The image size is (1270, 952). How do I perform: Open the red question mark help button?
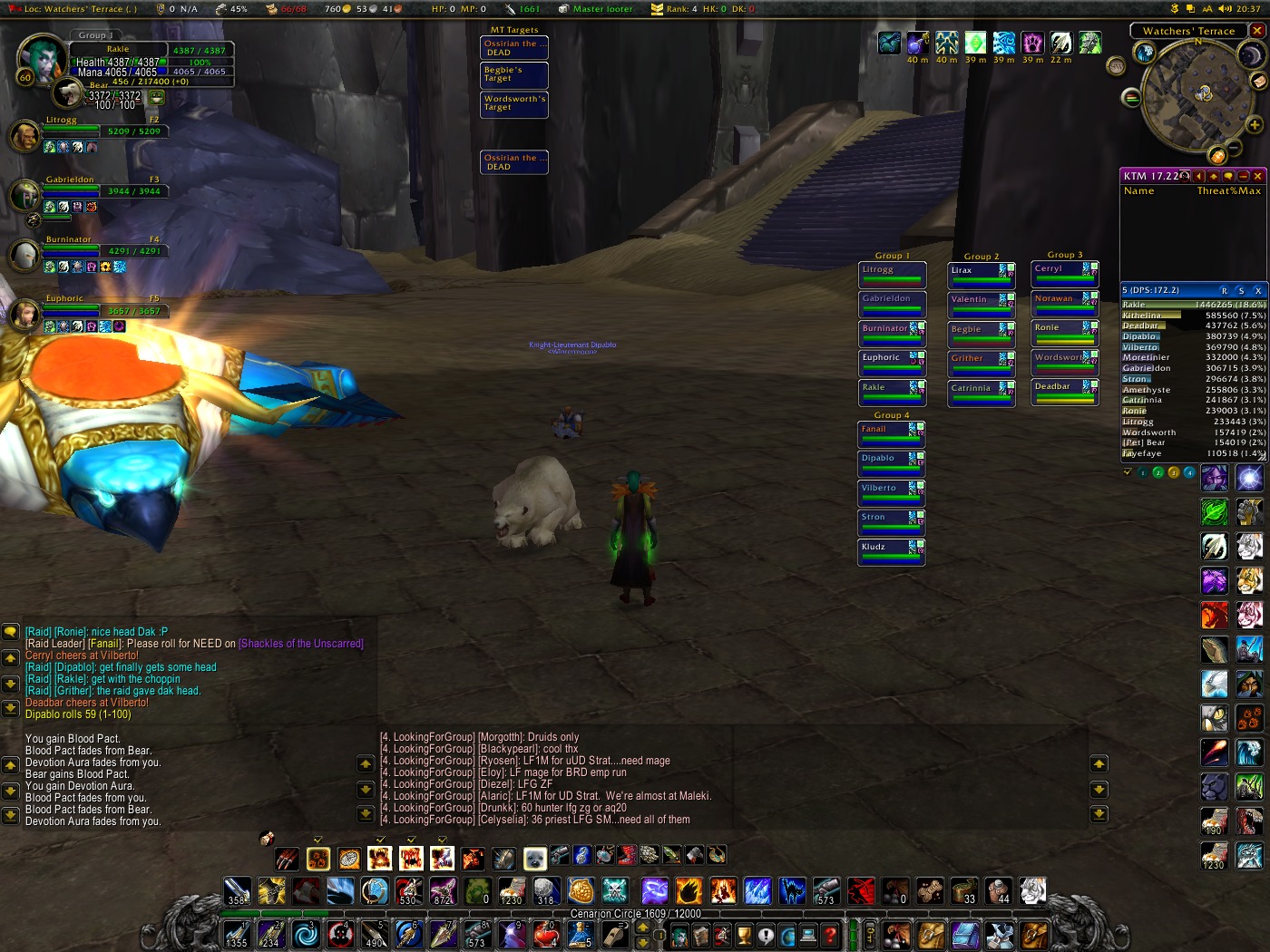(829, 936)
